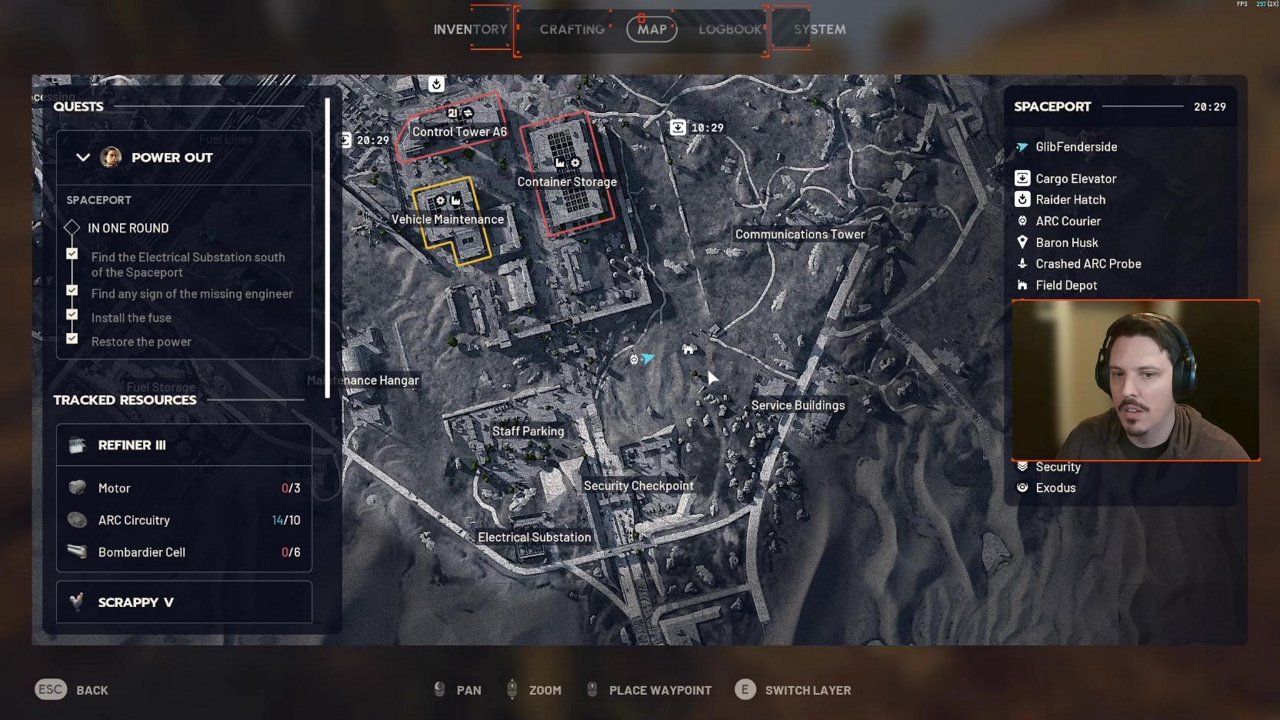Switch to the Inventory tab
This screenshot has height=720, width=1280.
(470, 30)
